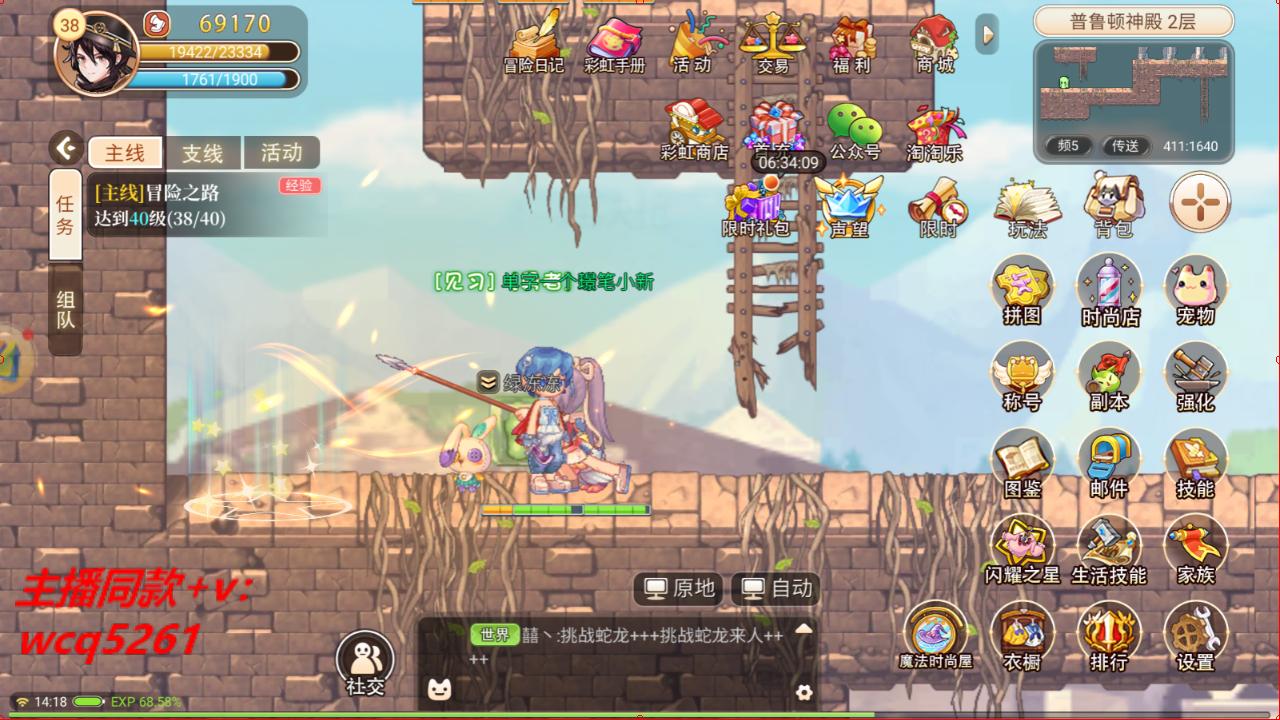Collapse the quest panel with left arrow
The height and width of the screenshot is (720, 1280).
pyautogui.click(x=66, y=146)
